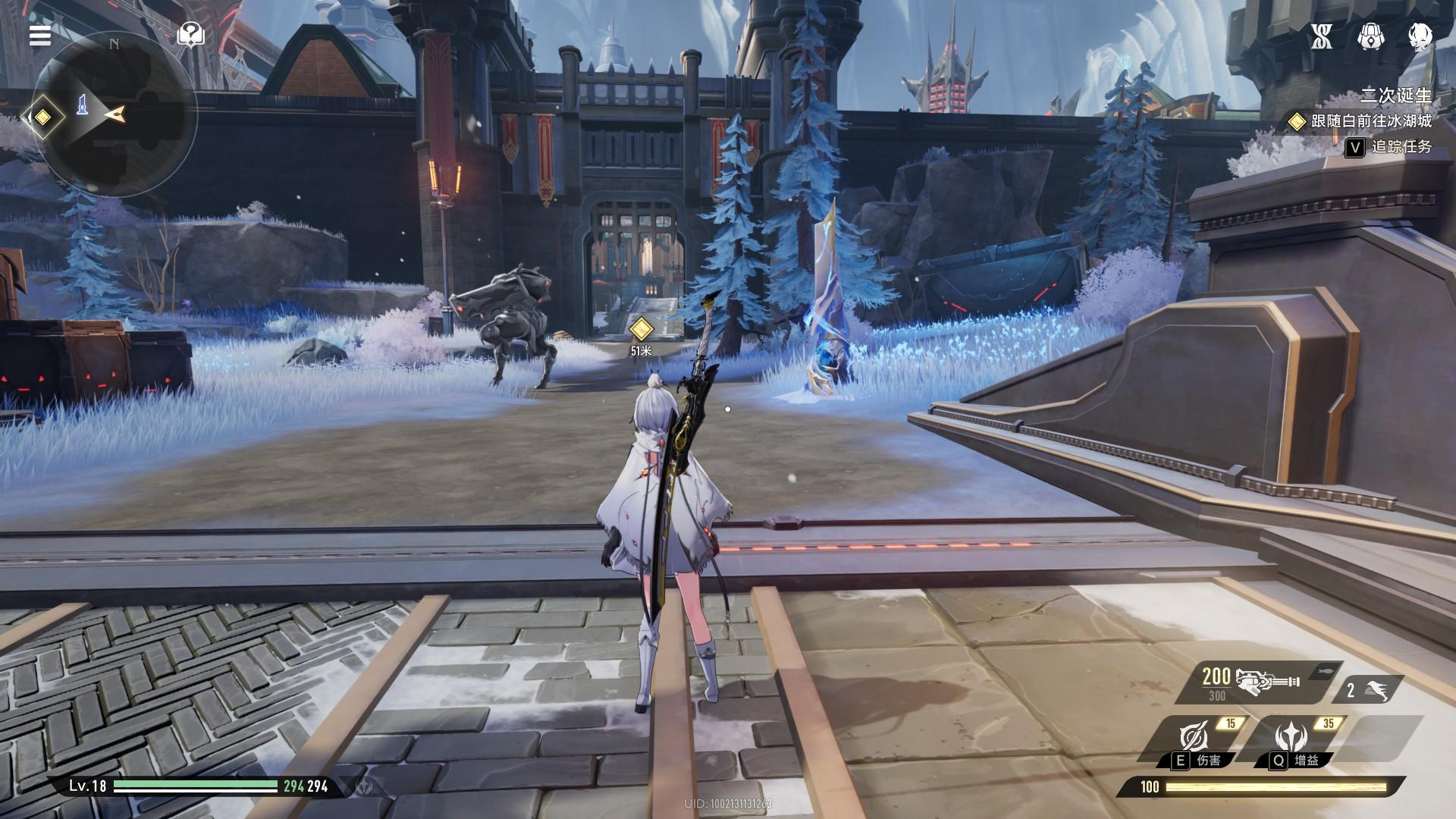
Task: Open the circular minimap
Action: pyautogui.click(x=116, y=114)
